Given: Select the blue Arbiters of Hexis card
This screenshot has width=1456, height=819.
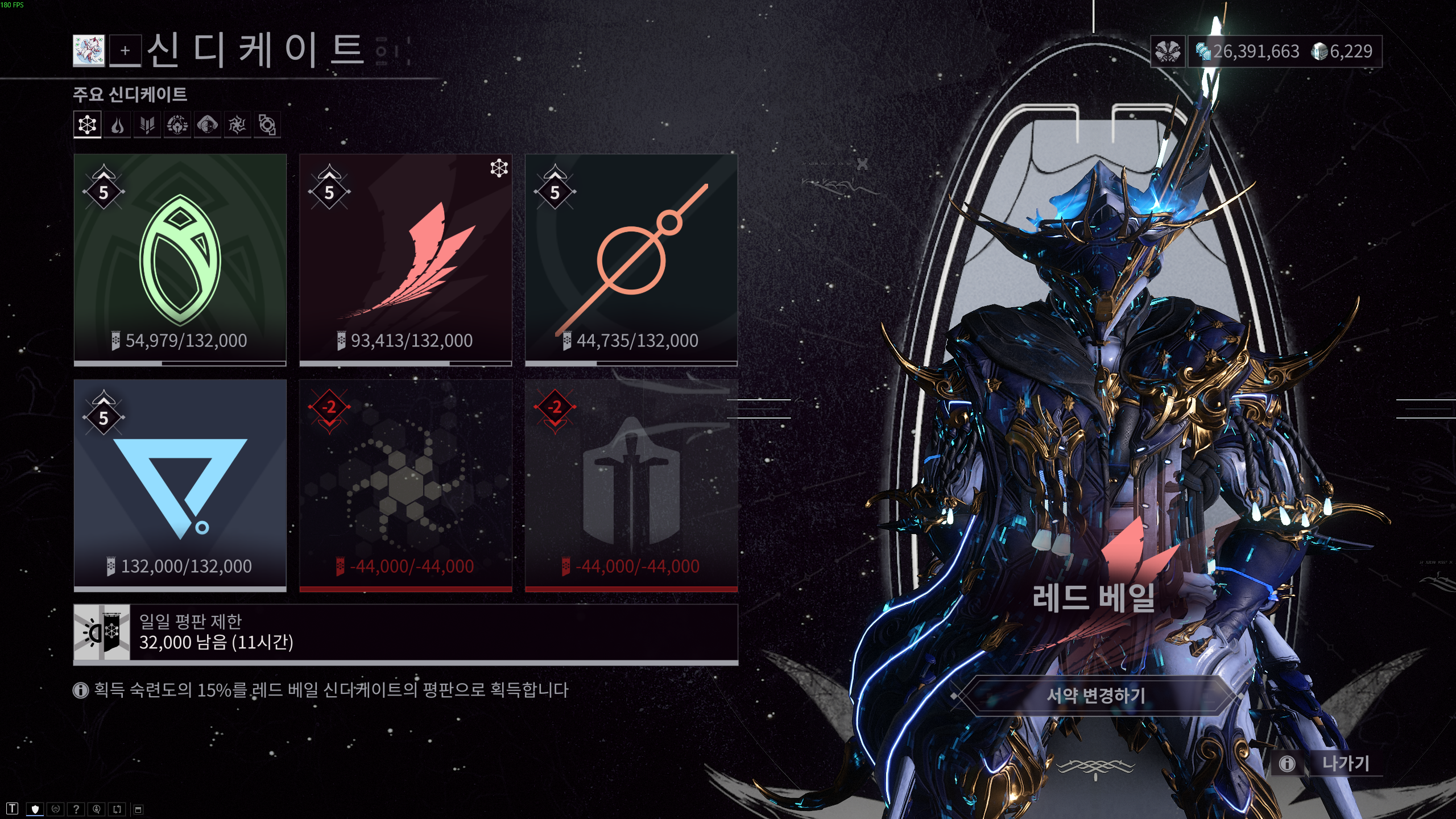Looking at the screenshot, I should 180,485.
